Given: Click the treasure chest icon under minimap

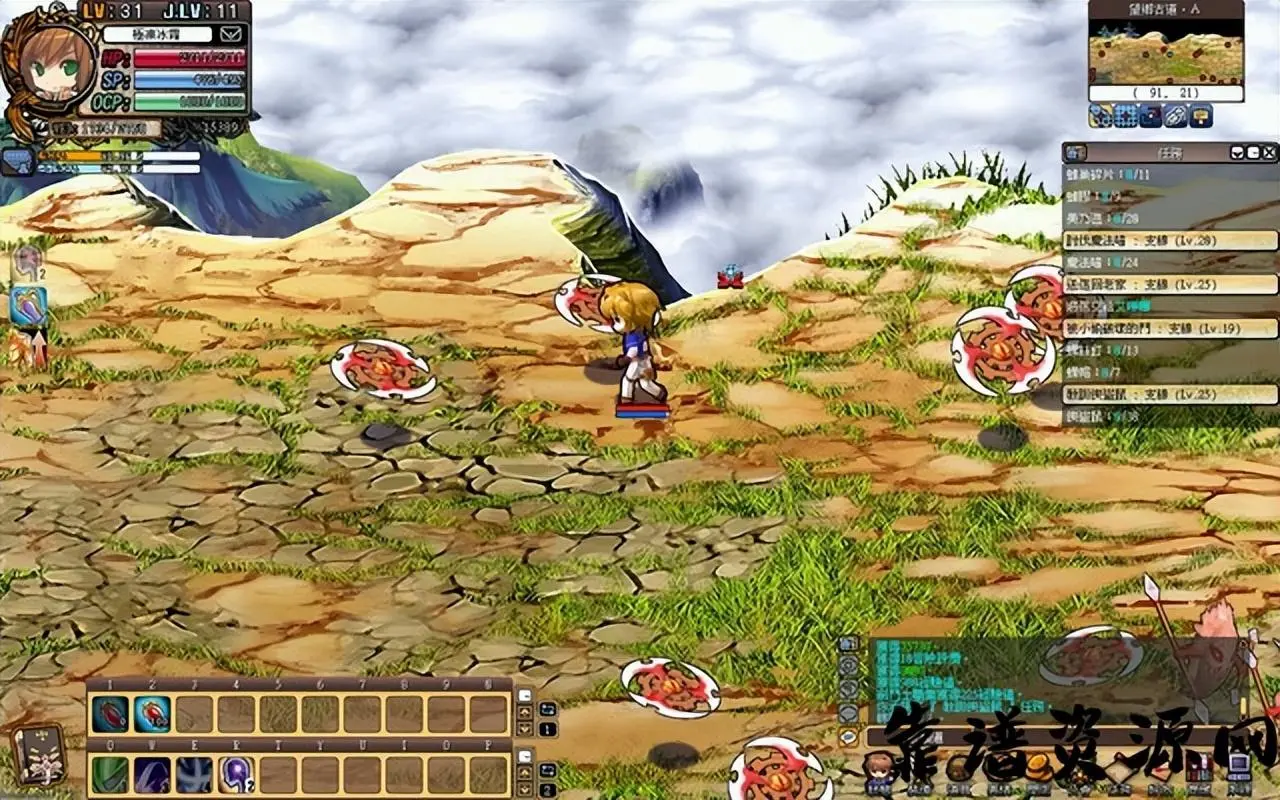Looking at the screenshot, I should point(1200,116).
